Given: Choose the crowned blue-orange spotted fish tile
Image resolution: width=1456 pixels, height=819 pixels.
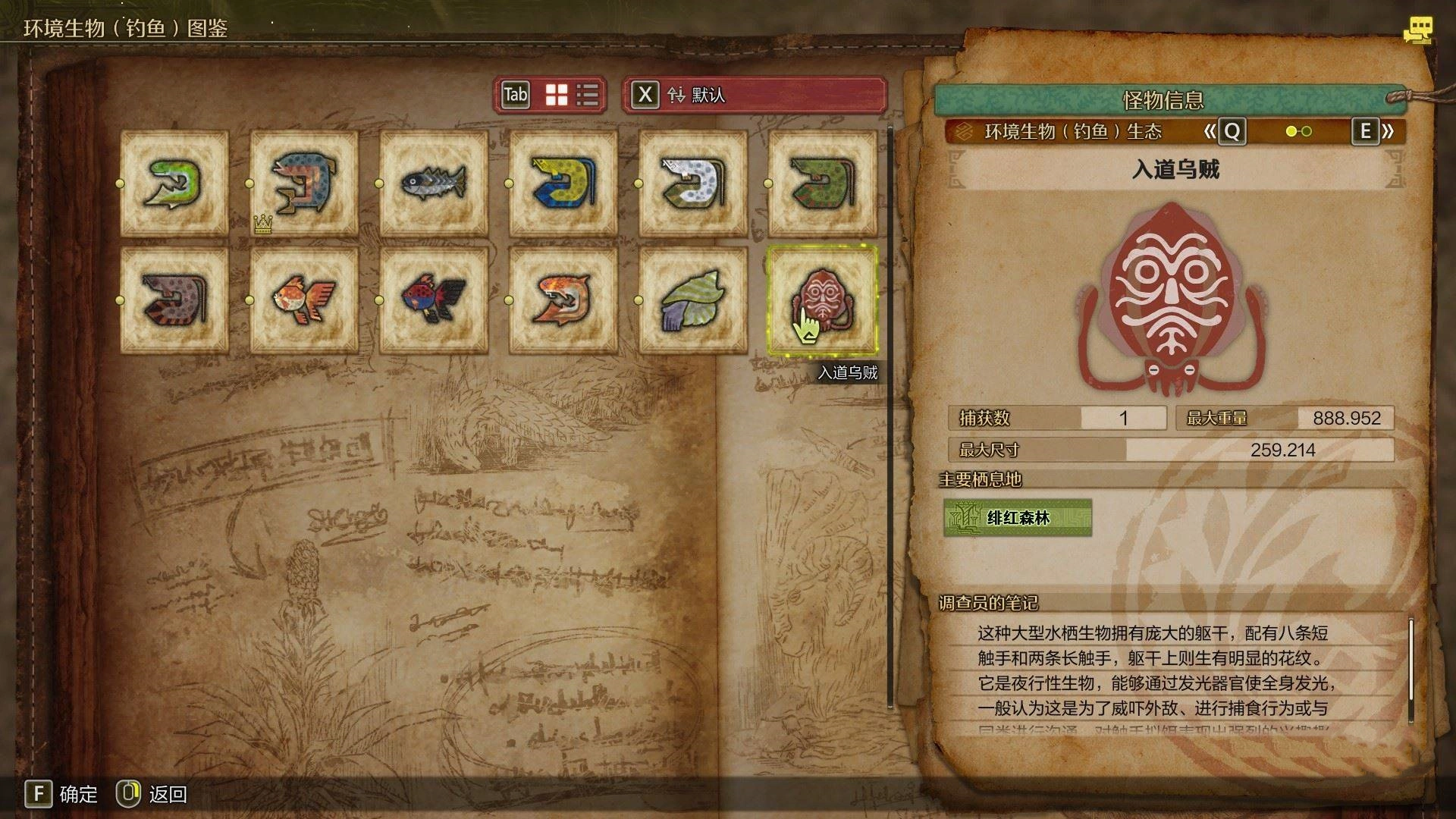Looking at the screenshot, I should coord(303,184).
